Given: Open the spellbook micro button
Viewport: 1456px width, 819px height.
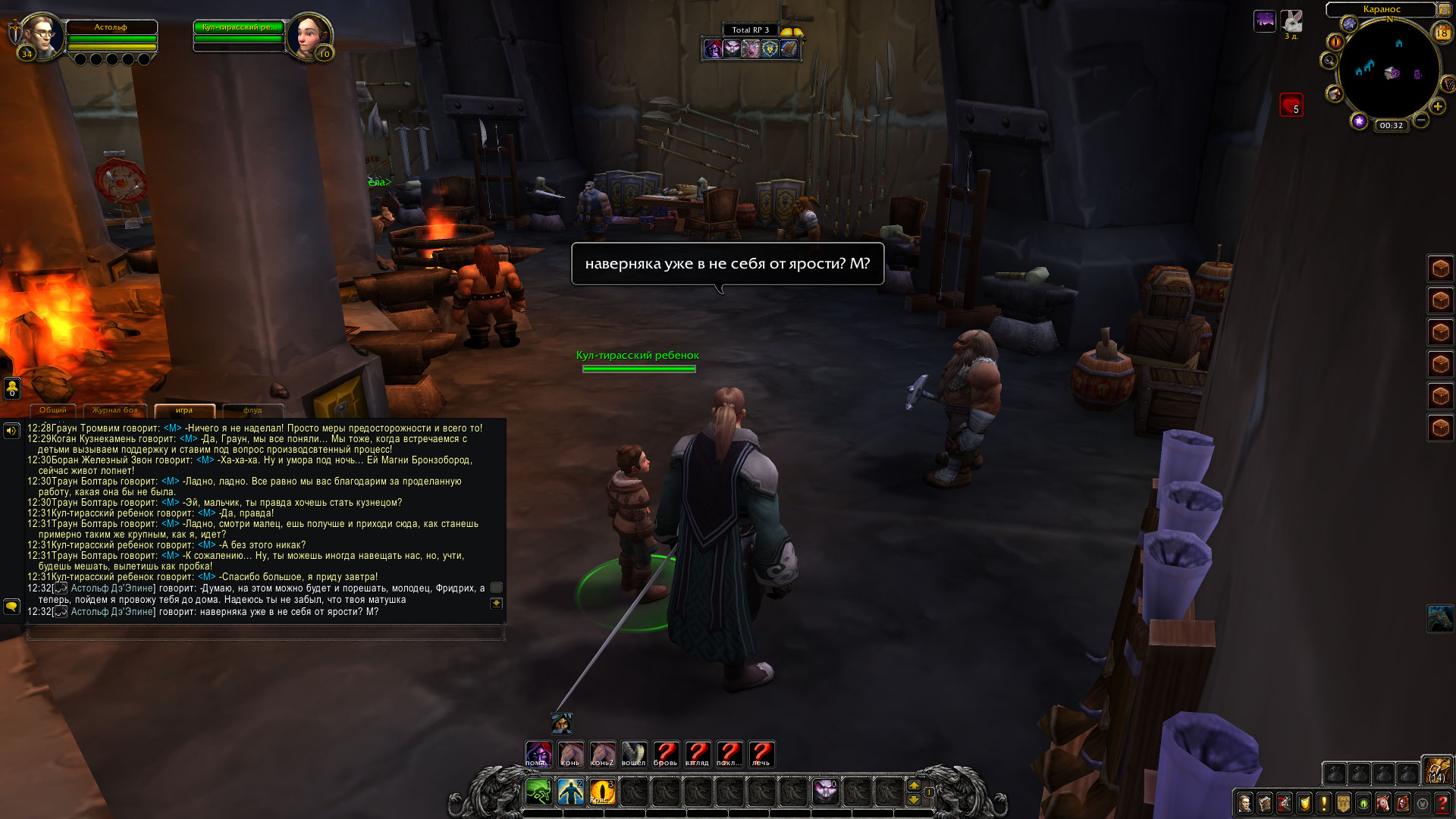Looking at the screenshot, I should pyautogui.click(x=1264, y=803).
